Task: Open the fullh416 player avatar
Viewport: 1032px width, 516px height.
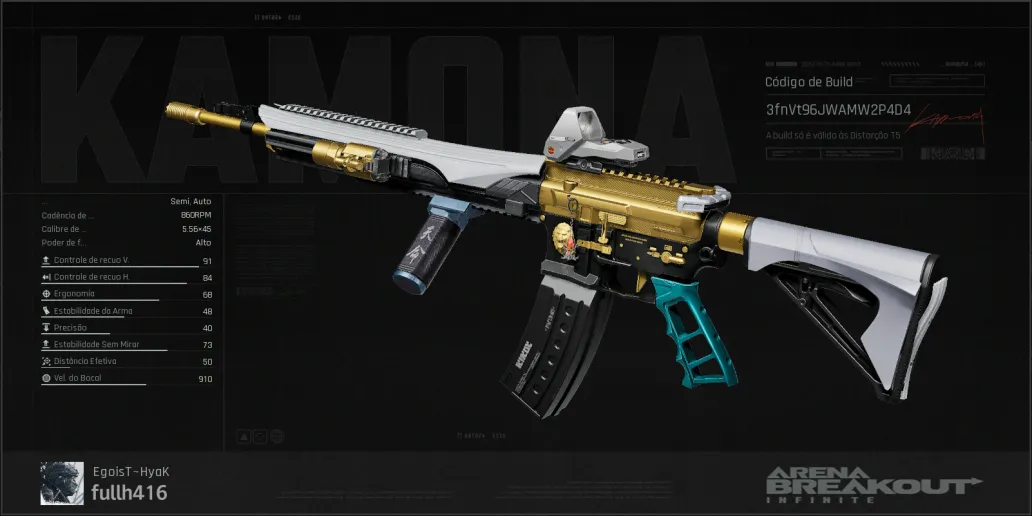Action: pos(62,483)
